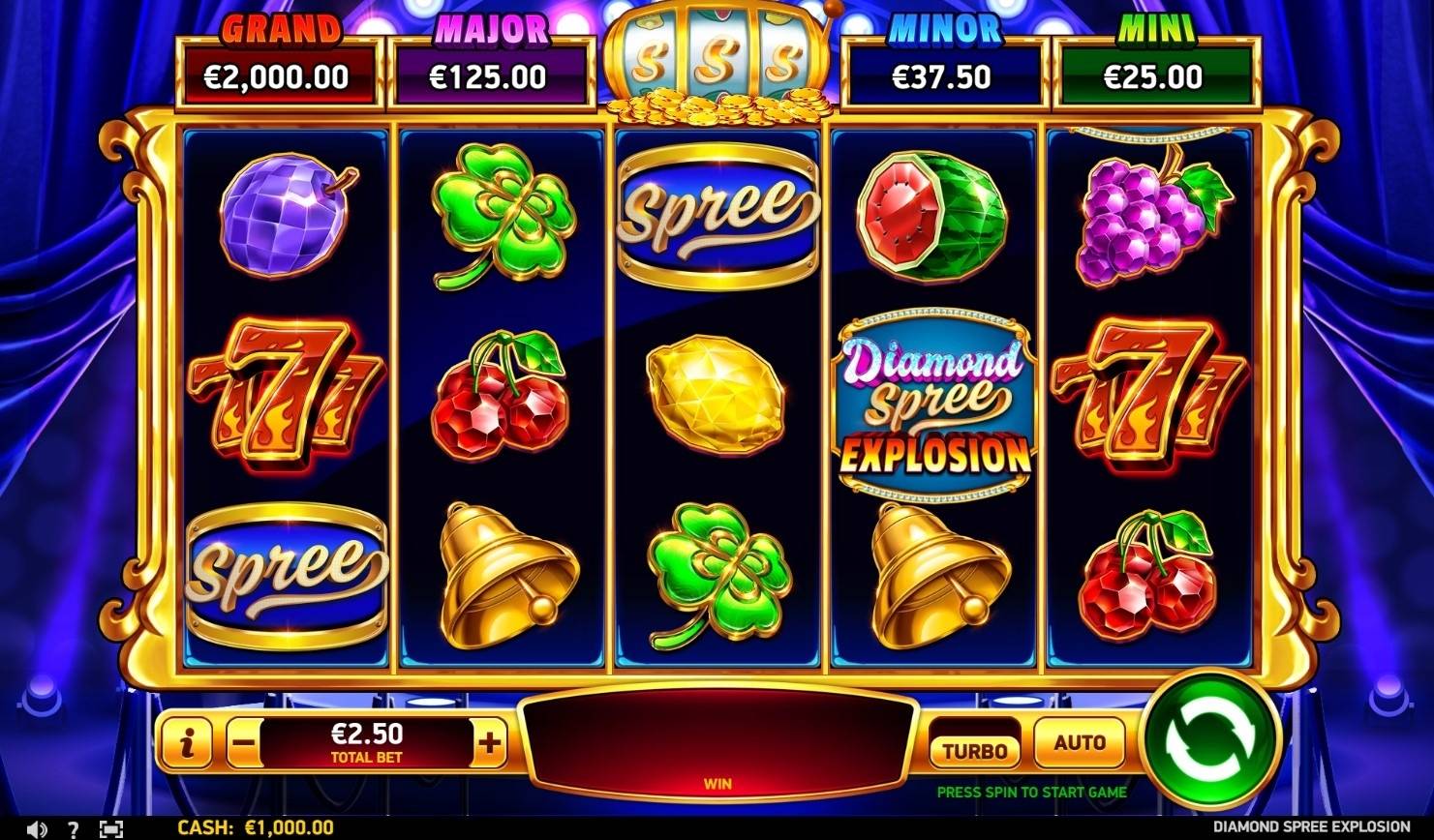Open the game info paytable
This screenshot has width=1434, height=840.
187,743
